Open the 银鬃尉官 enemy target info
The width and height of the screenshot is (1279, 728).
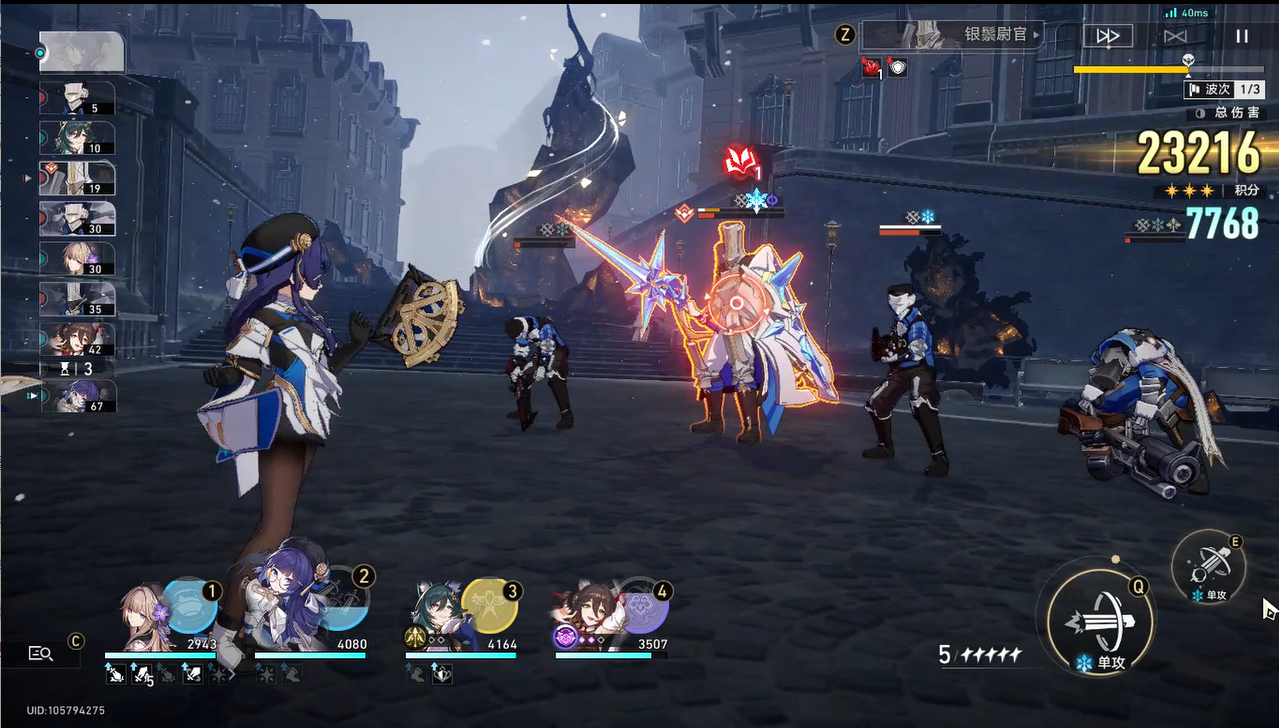[x=951, y=35]
